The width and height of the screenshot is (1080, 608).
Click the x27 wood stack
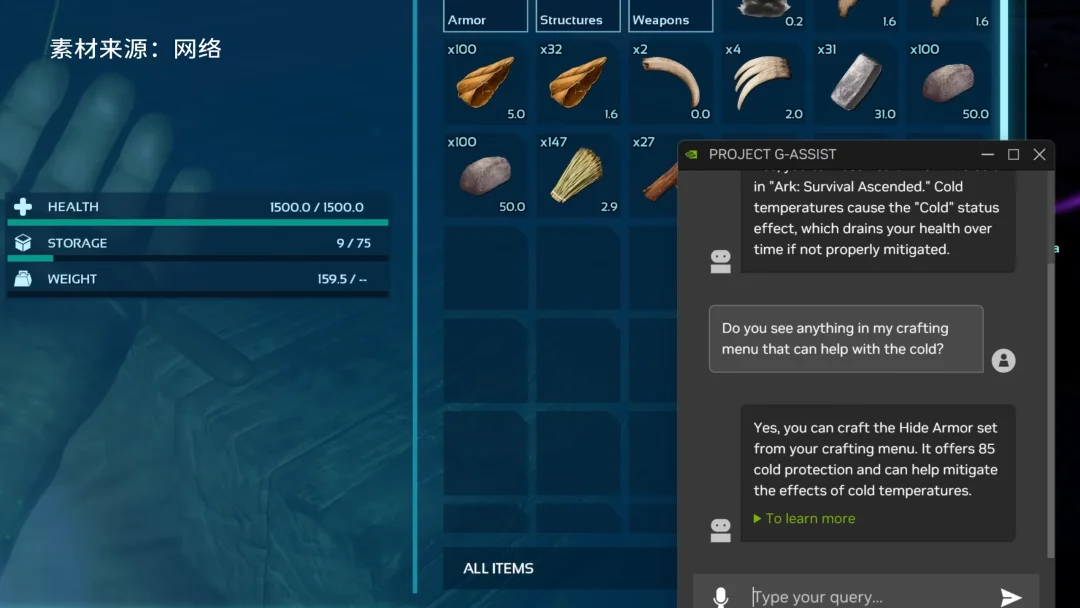point(654,177)
